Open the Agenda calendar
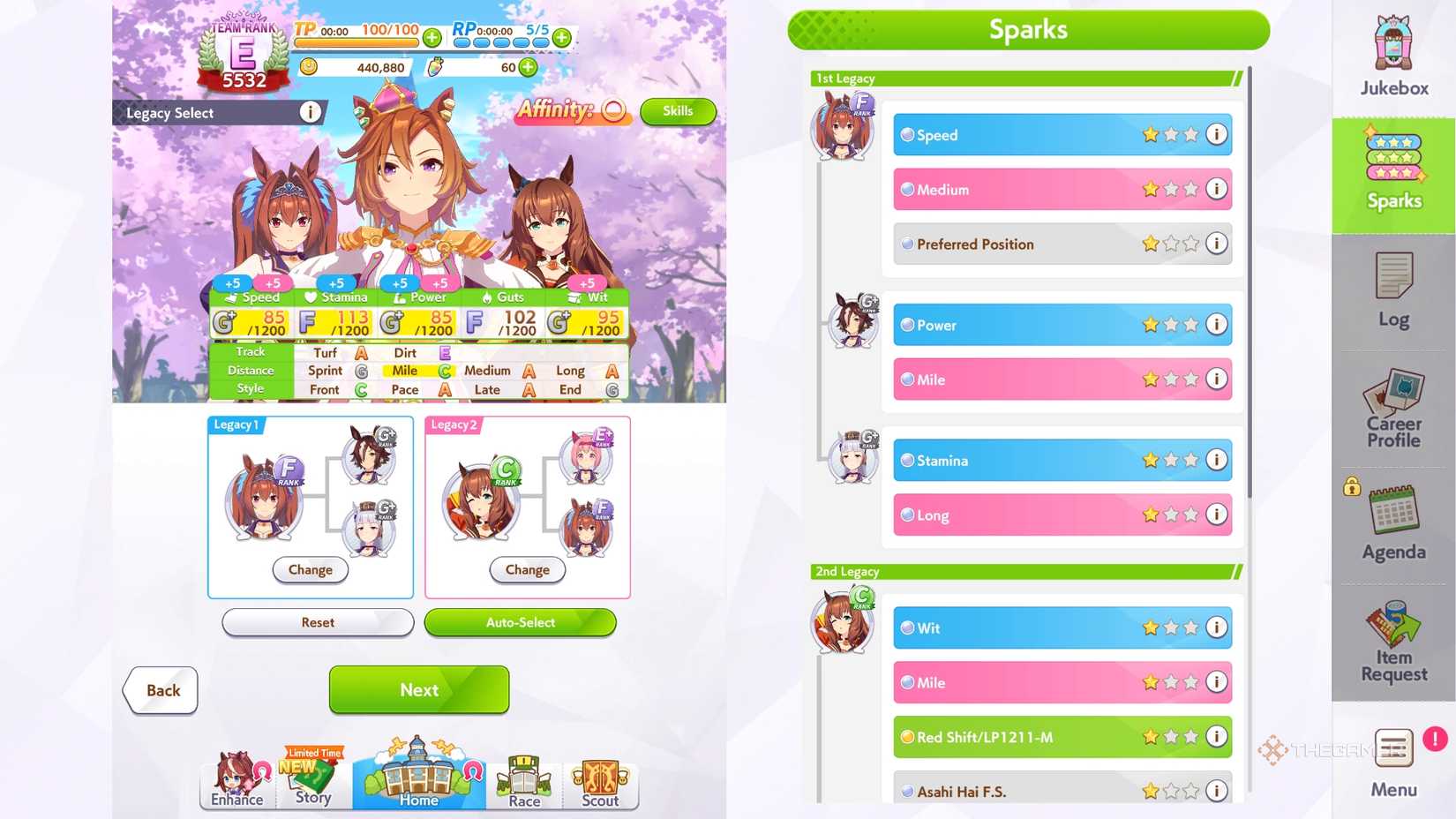 (x=1392, y=523)
